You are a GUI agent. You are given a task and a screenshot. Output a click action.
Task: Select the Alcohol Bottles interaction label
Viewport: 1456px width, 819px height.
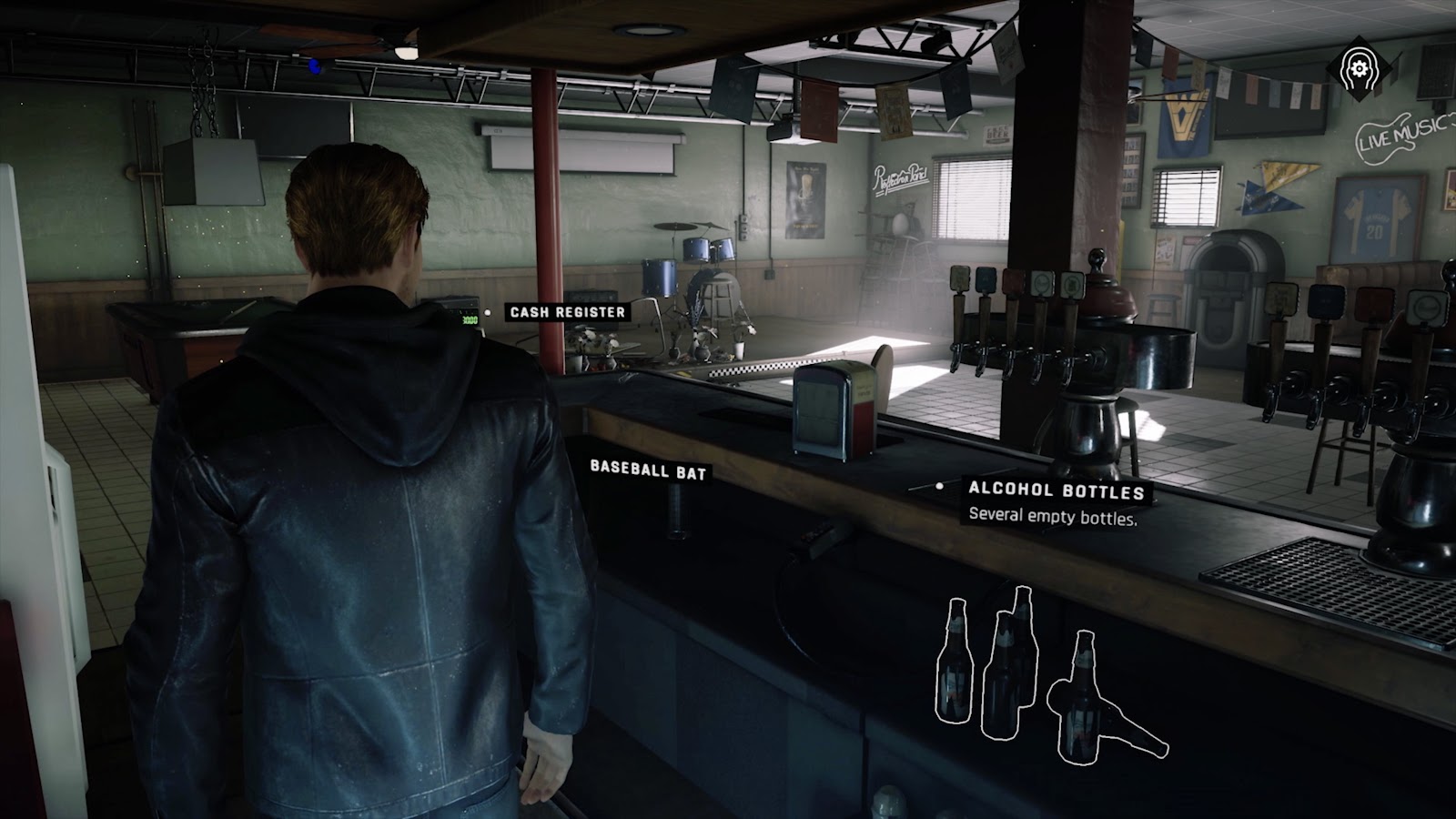coord(1056,491)
